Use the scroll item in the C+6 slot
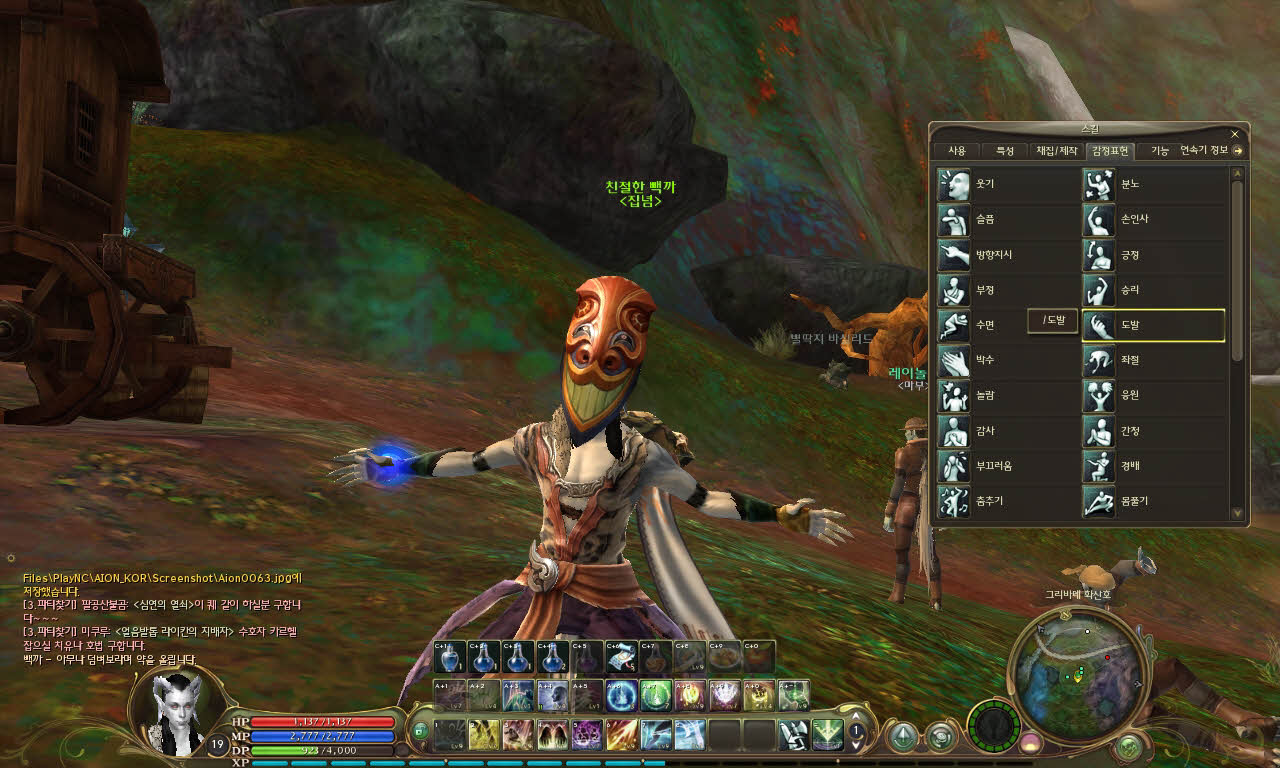1280x768 pixels. (621, 657)
